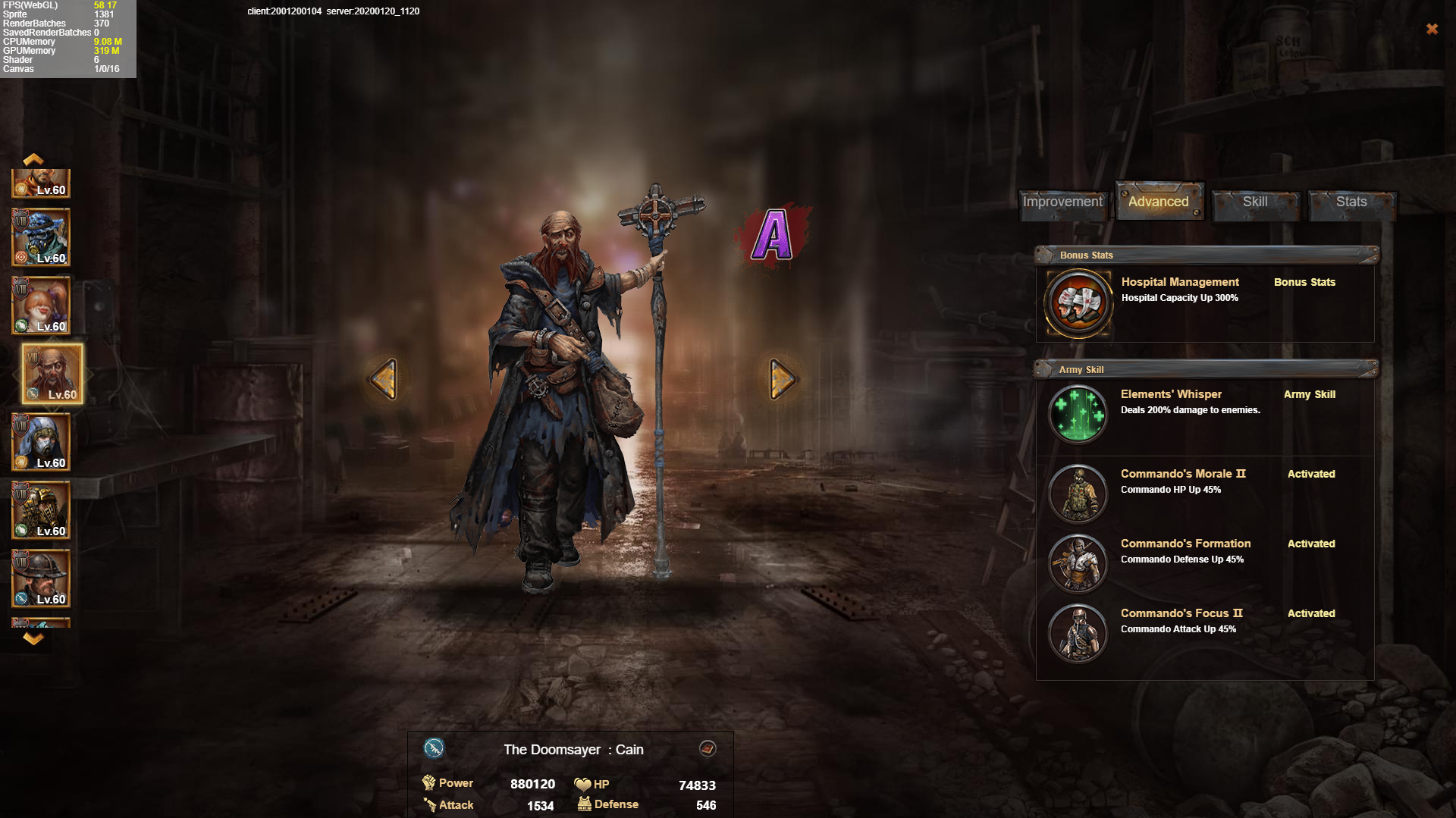
Task: Inspect the Elements' Whisper army skill icon
Action: pos(1078,414)
